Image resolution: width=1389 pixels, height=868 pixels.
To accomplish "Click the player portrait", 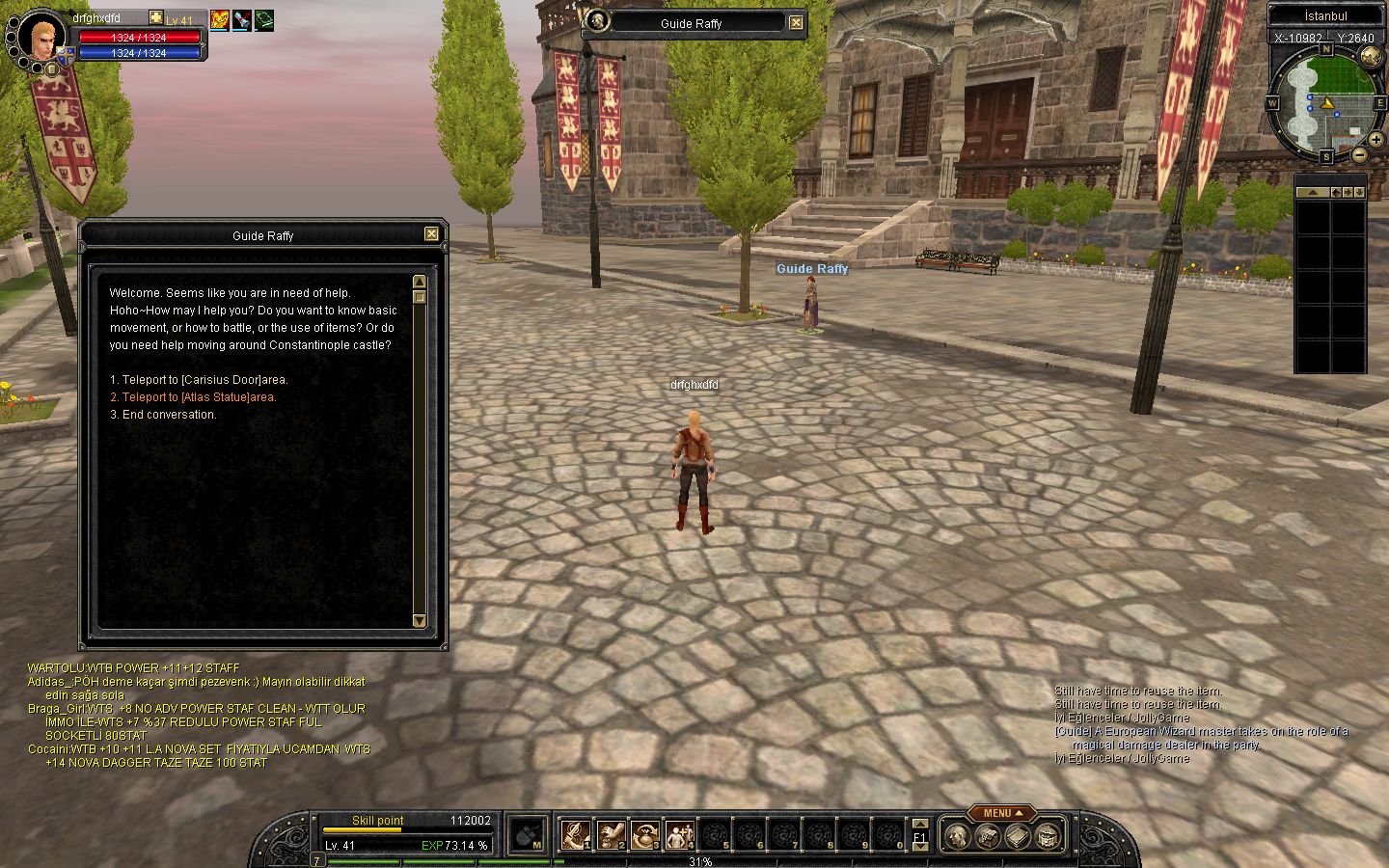I will (x=41, y=37).
